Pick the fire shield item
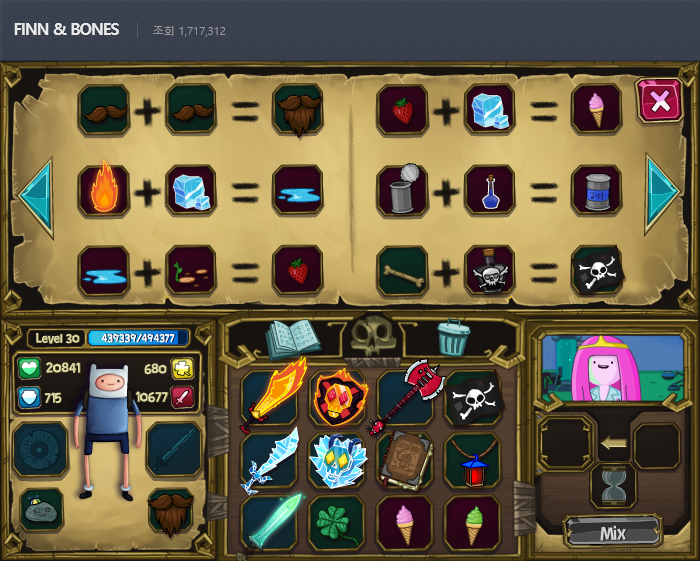The width and height of the screenshot is (700, 561). pos(338,397)
